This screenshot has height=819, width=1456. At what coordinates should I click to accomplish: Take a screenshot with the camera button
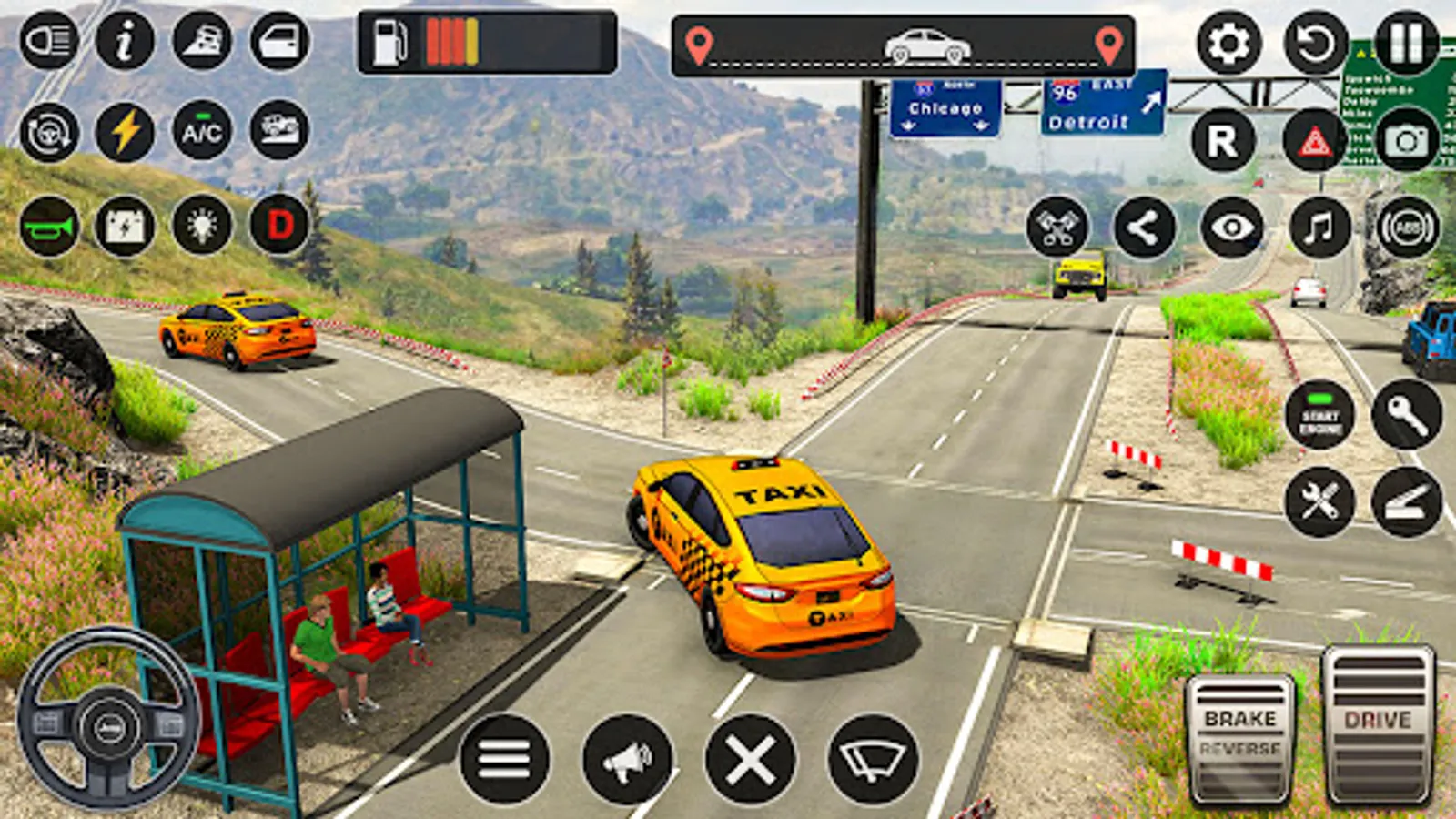(1406, 141)
